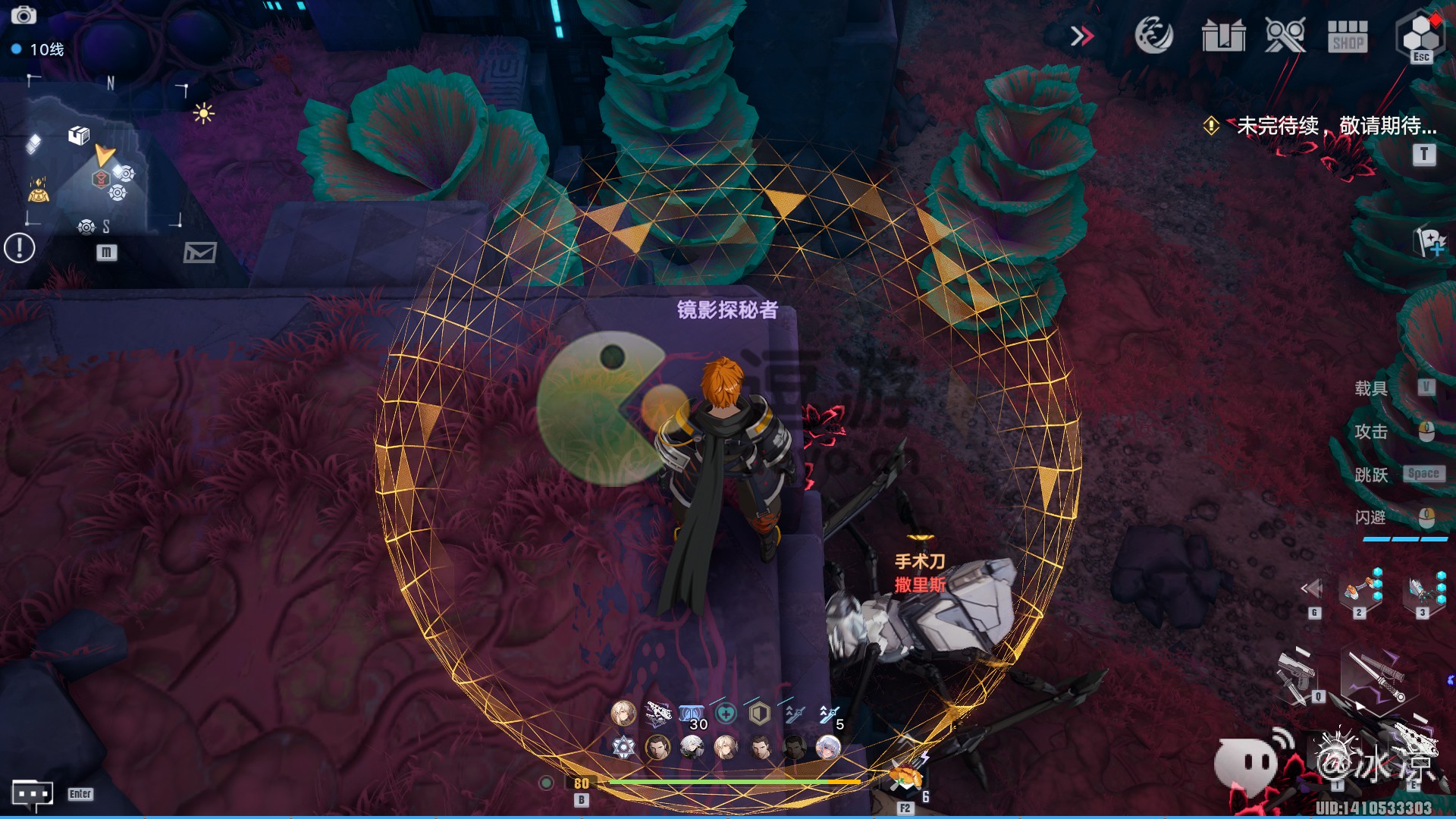Use the food item in the quick slot
The image size is (1456, 819).
click(905, 779)
